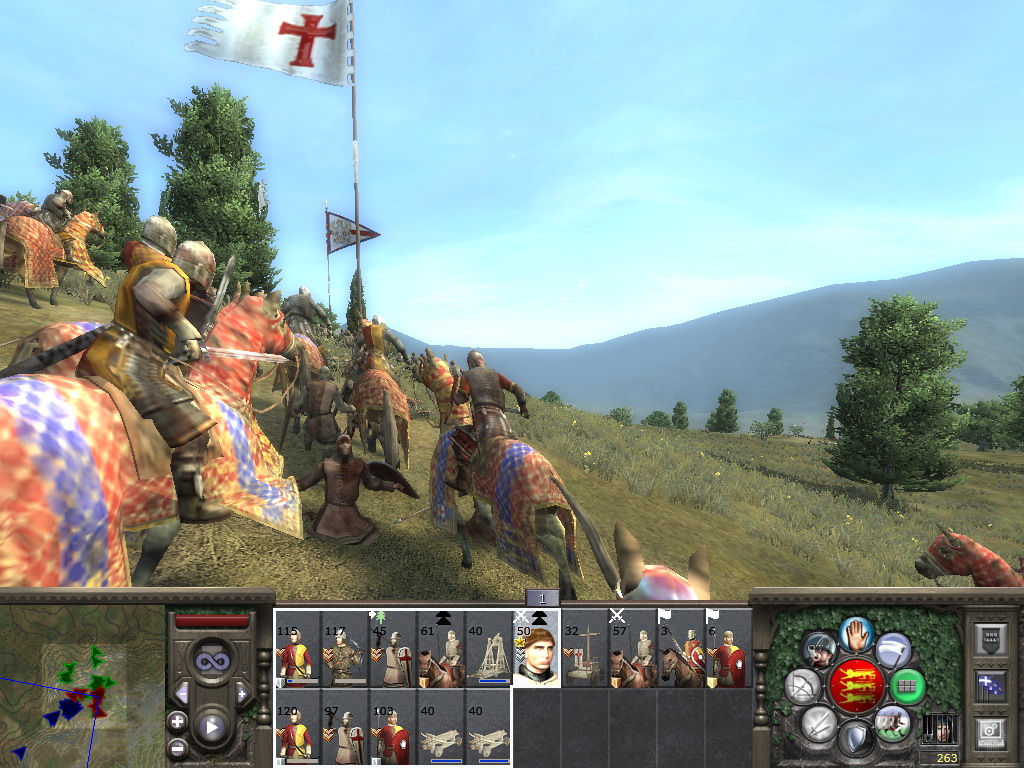Select the trebuchet unit card
This screenshot has height=768, width=1024.
(488, 651)
